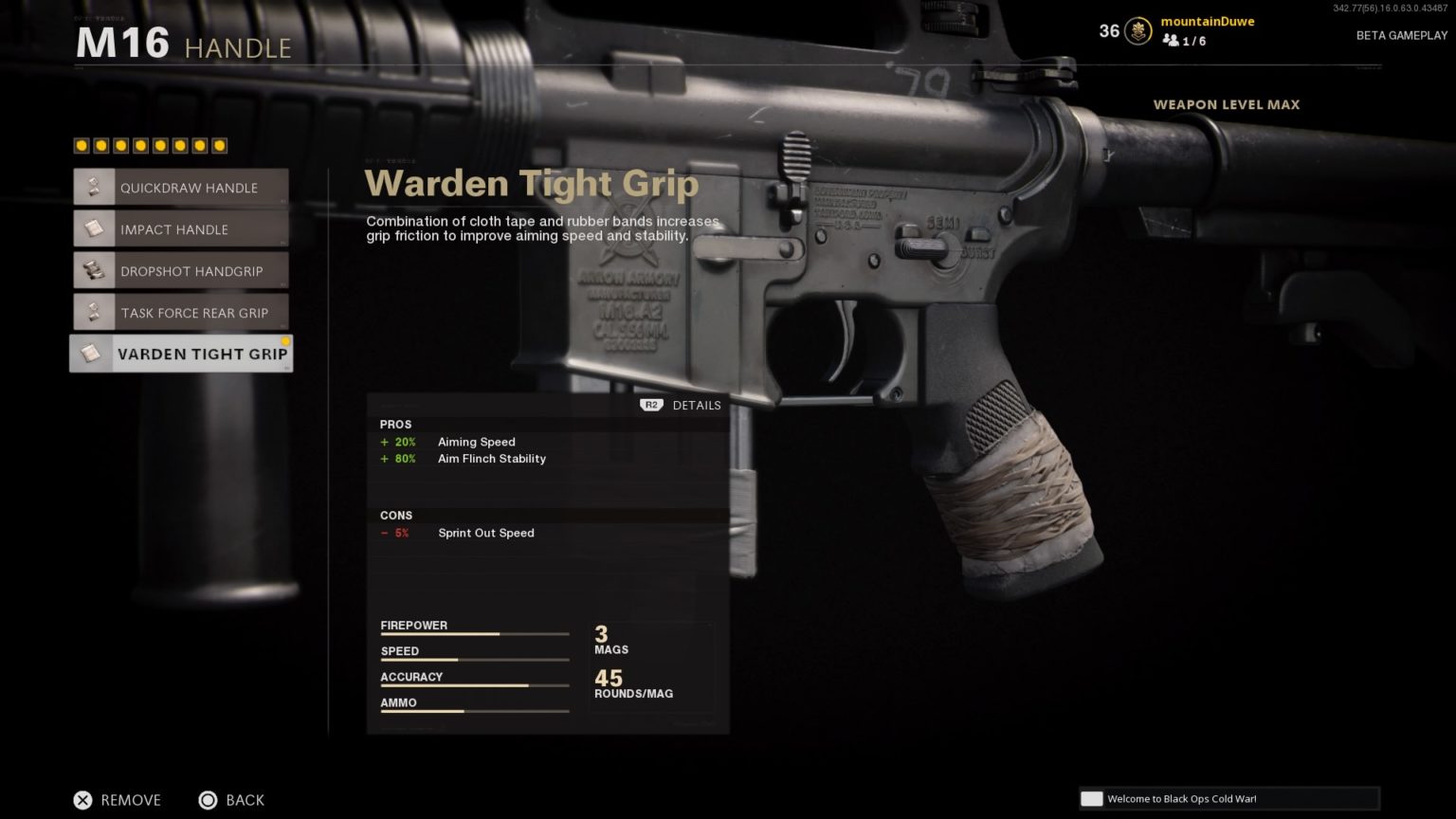Image resolution: width=1456 pixels, height=819 pixels.
Task: Click the last attachment unlock dot
Action: [x=220, y=145]
